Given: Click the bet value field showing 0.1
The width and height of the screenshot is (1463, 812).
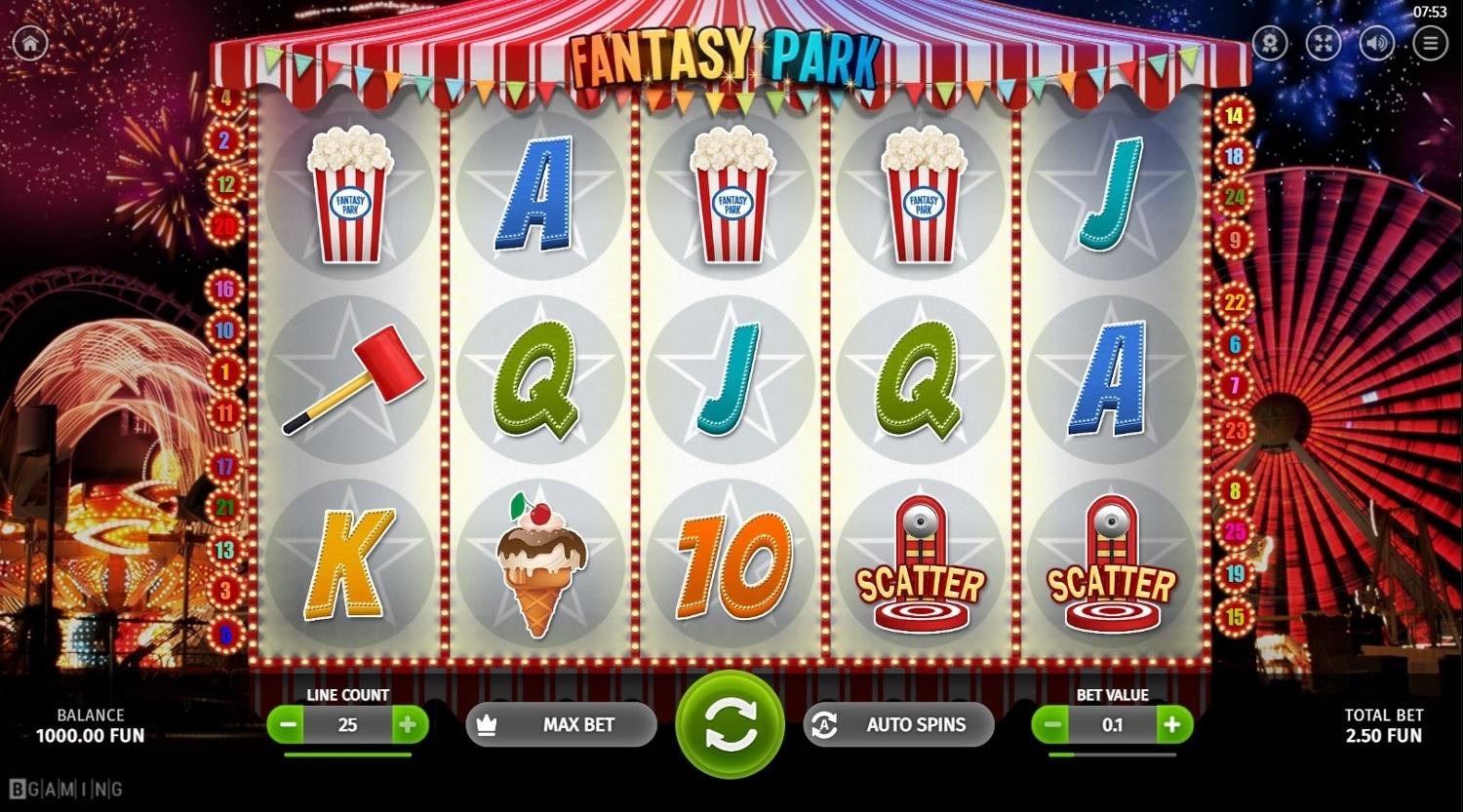Looking at the screenshot, I should coord(1111,724).
